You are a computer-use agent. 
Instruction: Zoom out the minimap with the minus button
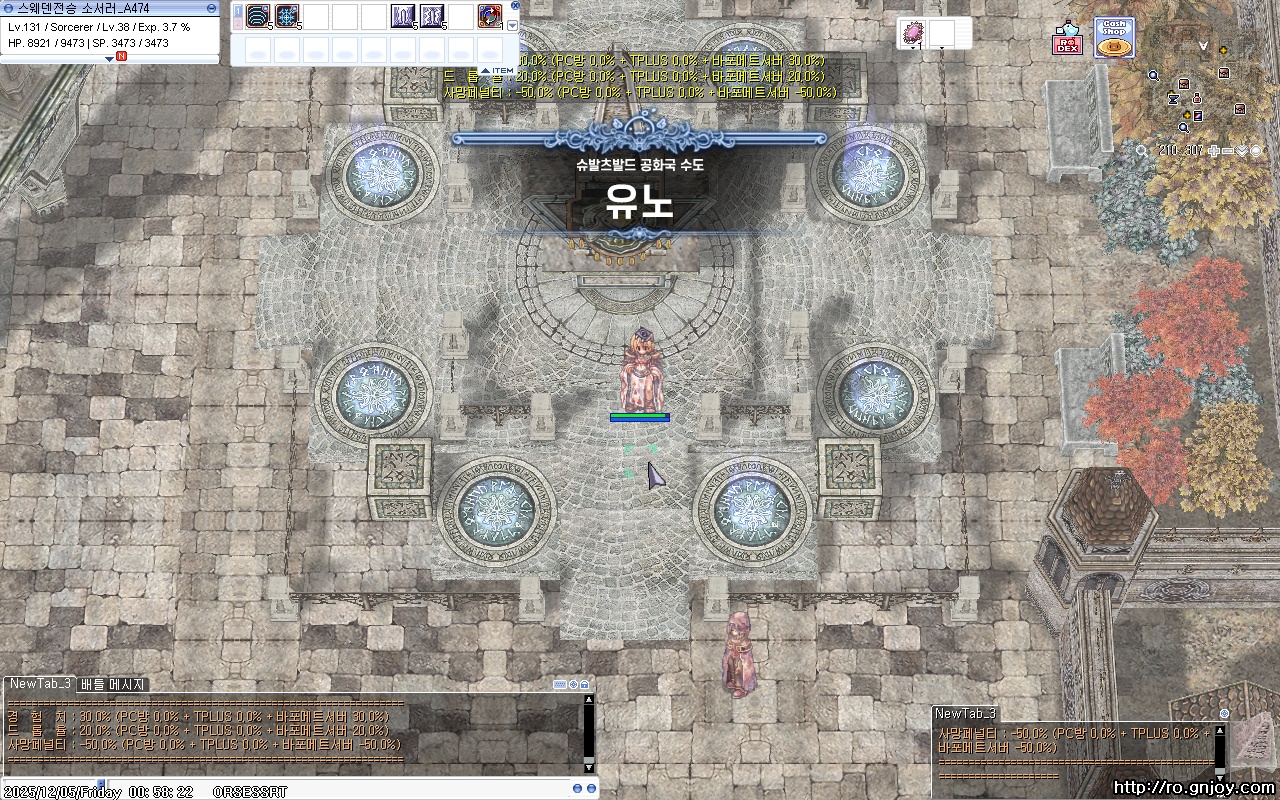pos(1228,151)
